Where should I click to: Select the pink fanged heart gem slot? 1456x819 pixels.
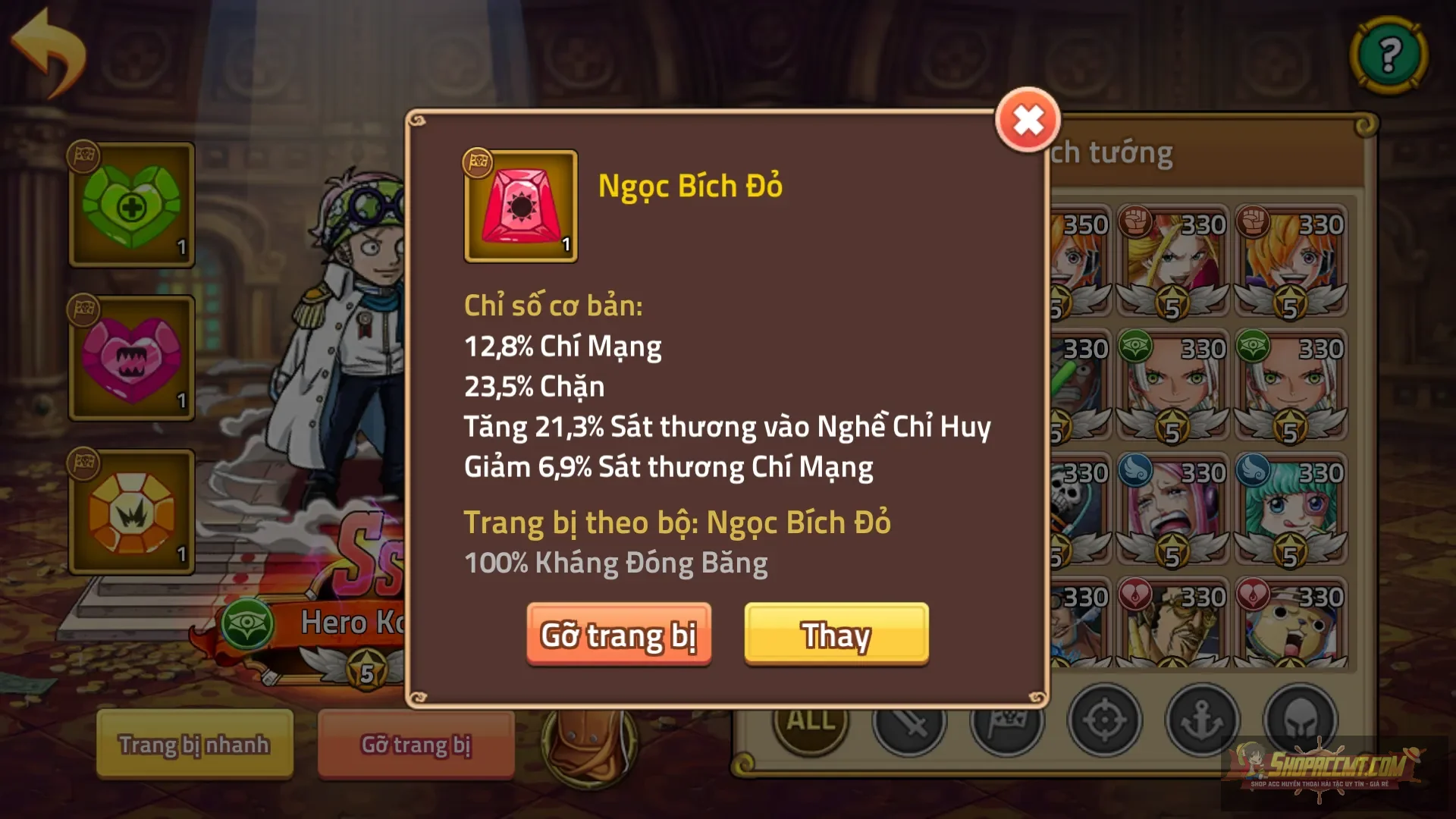pyautogui.click(x=130, y=356)
